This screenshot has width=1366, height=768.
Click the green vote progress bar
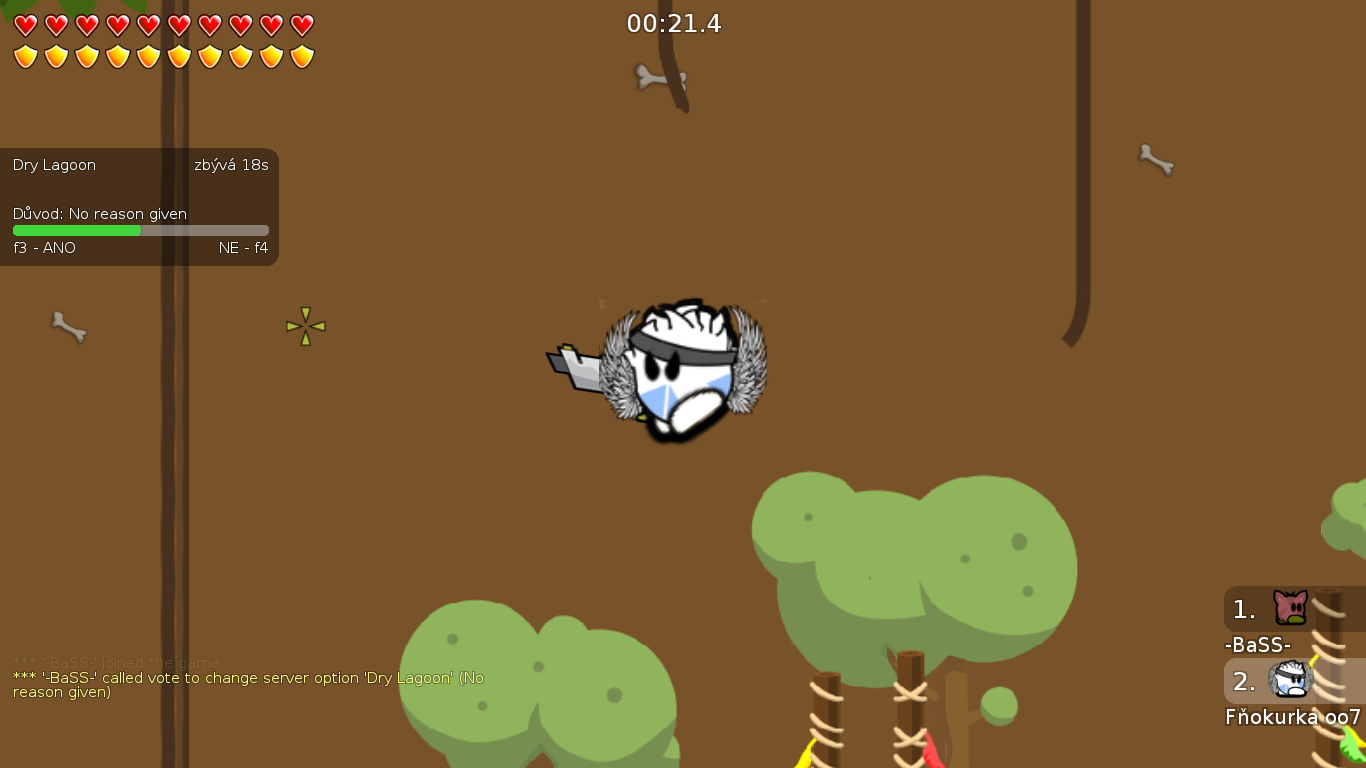point(77,230)
